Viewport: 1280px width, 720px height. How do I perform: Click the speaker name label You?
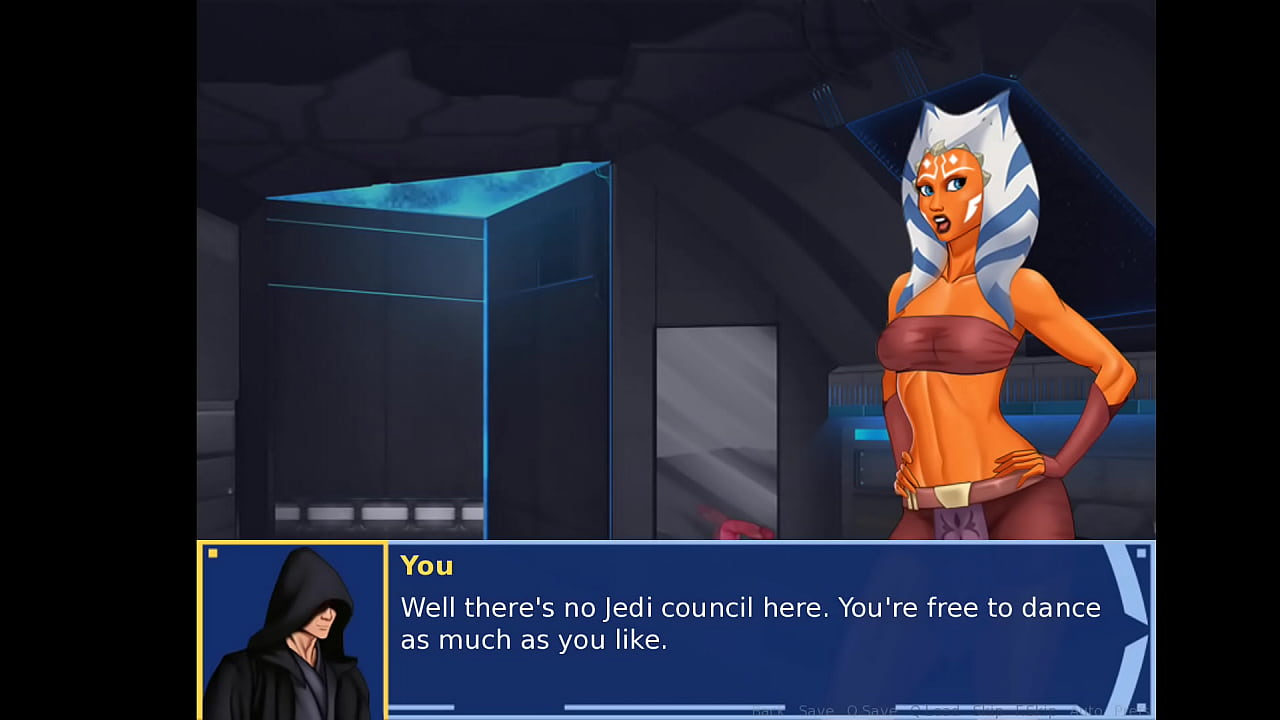[426, 566]
